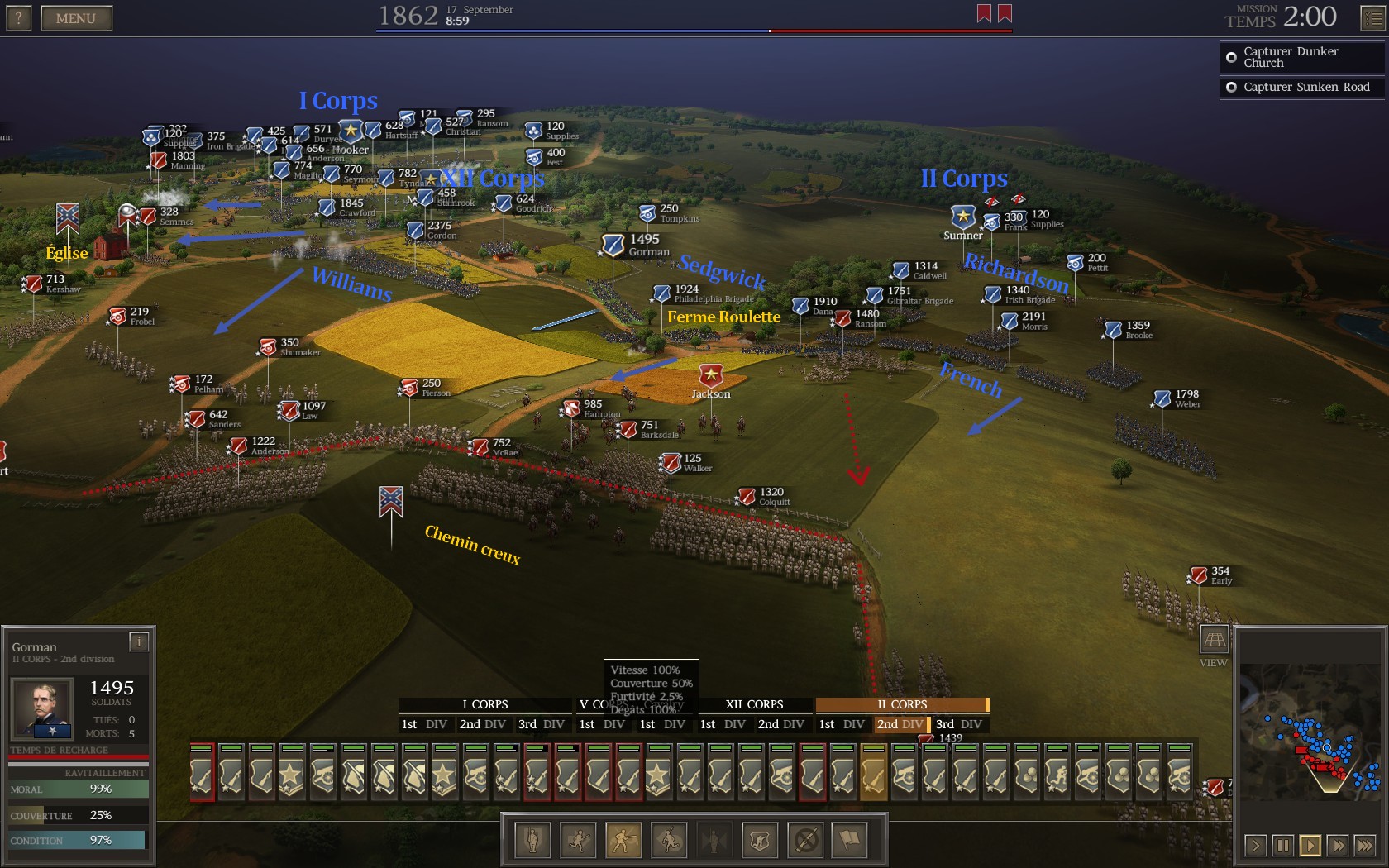
Task: Pause the battle with the pause button
Action: (x=1282, y=845)
